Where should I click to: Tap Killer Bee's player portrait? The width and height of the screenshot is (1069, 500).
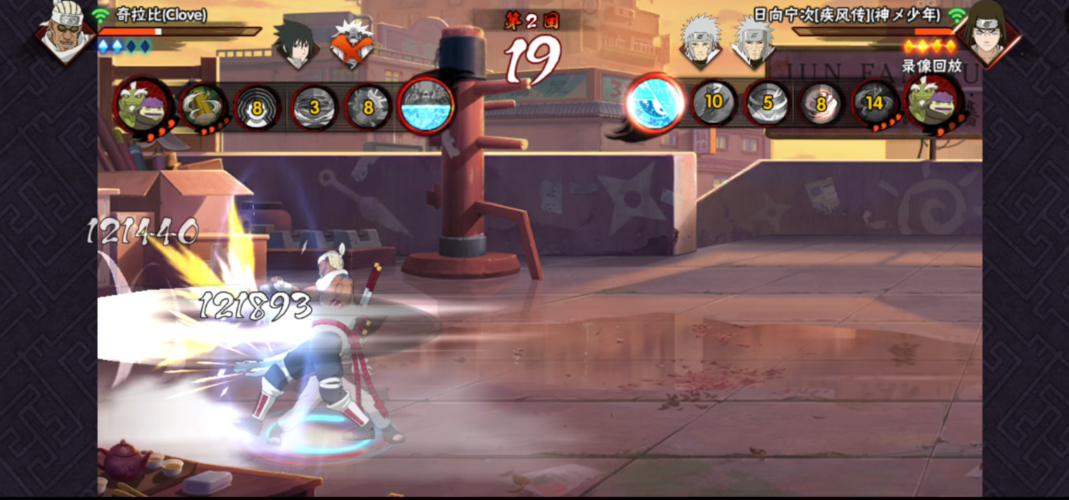[x=64, y=31]
